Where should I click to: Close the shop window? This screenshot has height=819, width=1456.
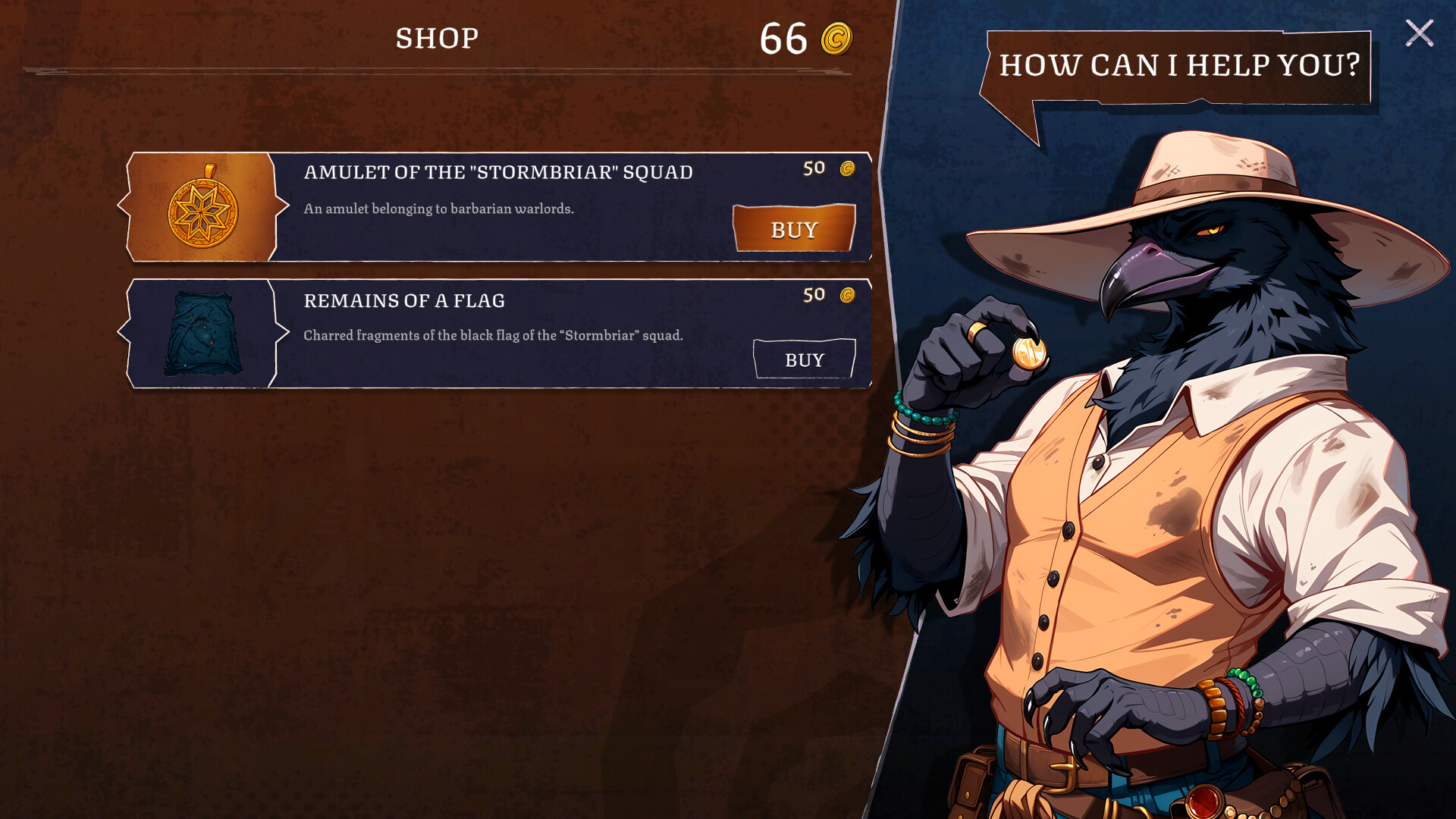1419,33
